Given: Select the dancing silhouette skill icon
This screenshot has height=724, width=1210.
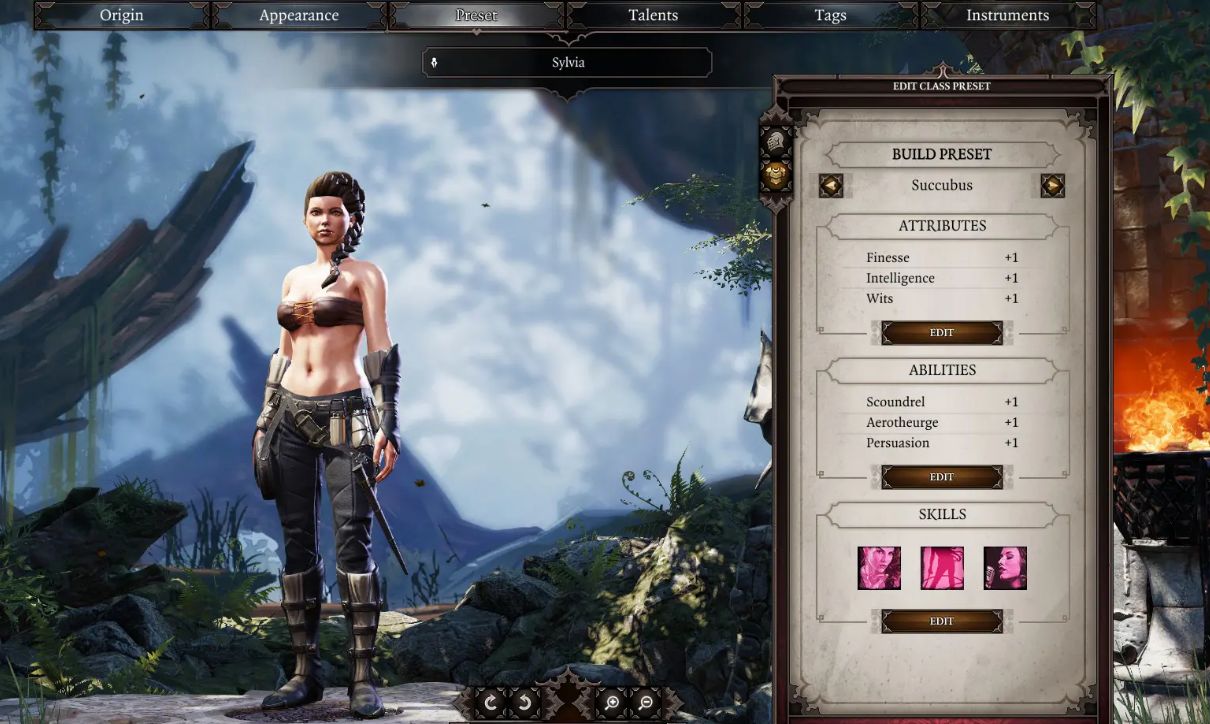Looking at the screenshot, I should click(x=942, y=568).
